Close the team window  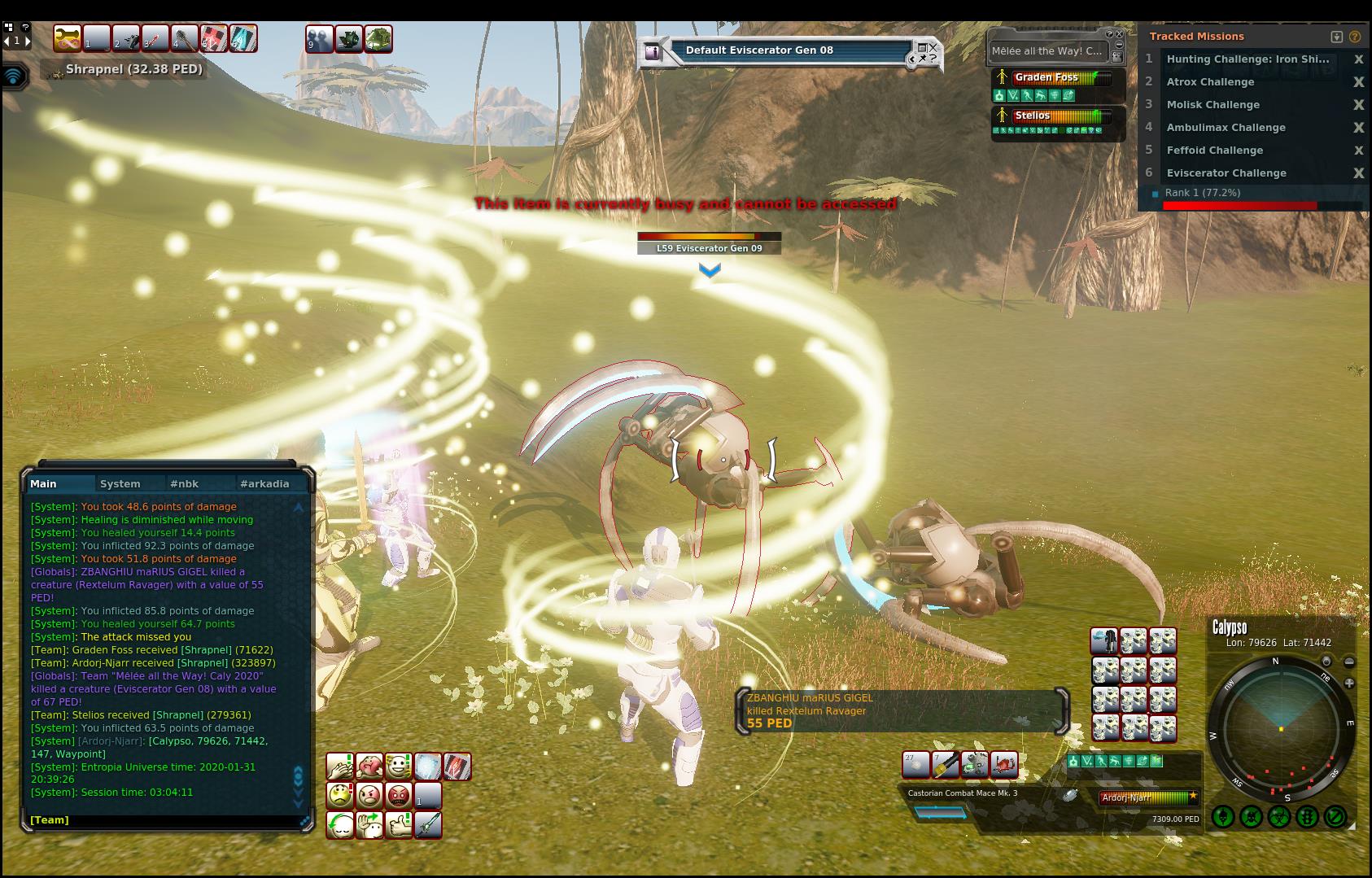(x=1120, y=35)
